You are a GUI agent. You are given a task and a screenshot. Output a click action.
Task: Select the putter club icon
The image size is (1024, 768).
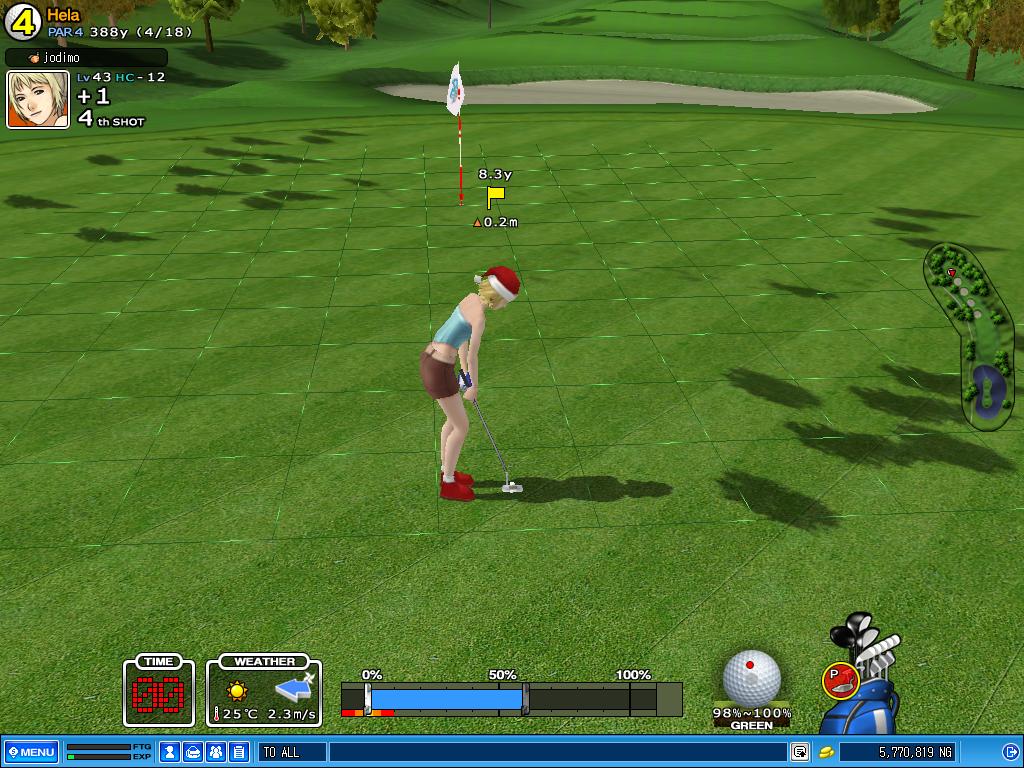point(839,680)
